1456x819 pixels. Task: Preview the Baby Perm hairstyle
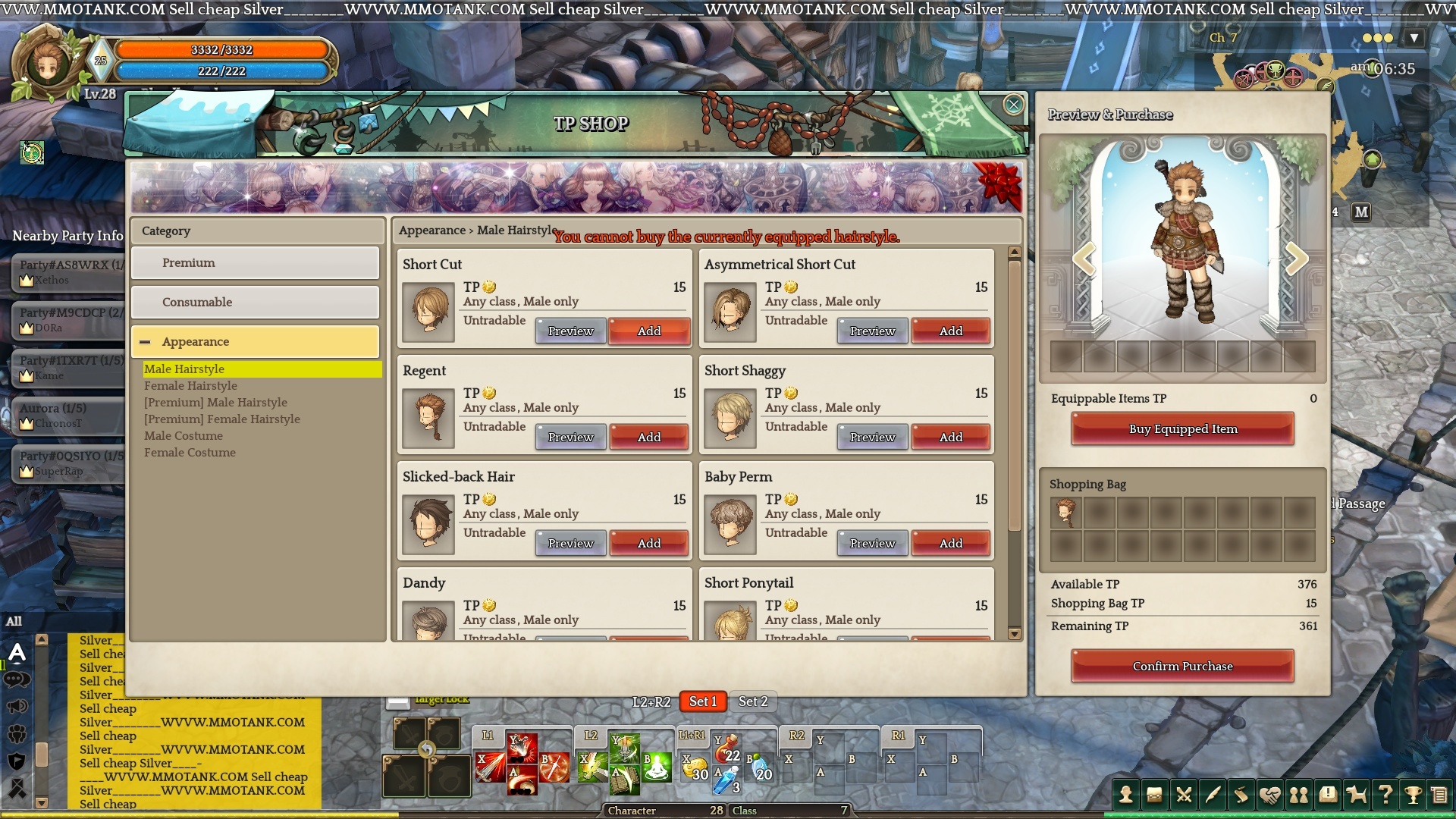click(872, 543)
